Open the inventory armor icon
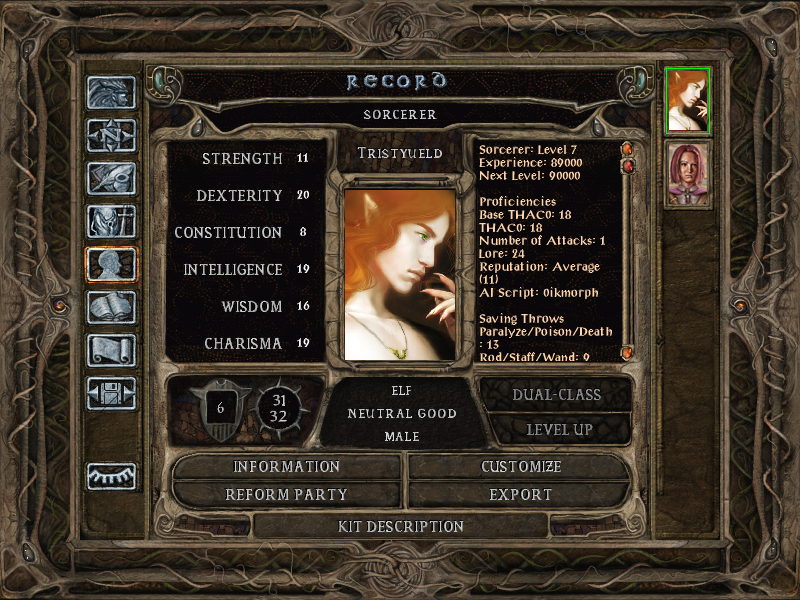The height and width of the screenshot is (600, 800). click(x=111, y=222)
